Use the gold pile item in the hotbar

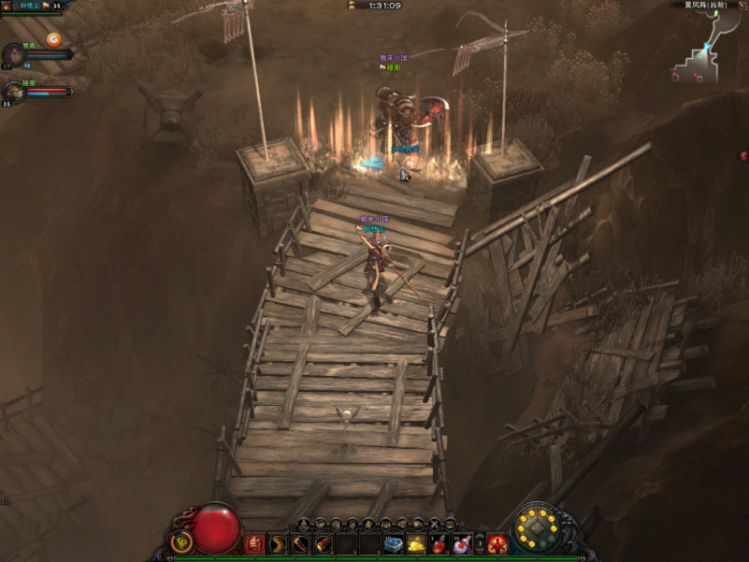(x=416, y=544)
